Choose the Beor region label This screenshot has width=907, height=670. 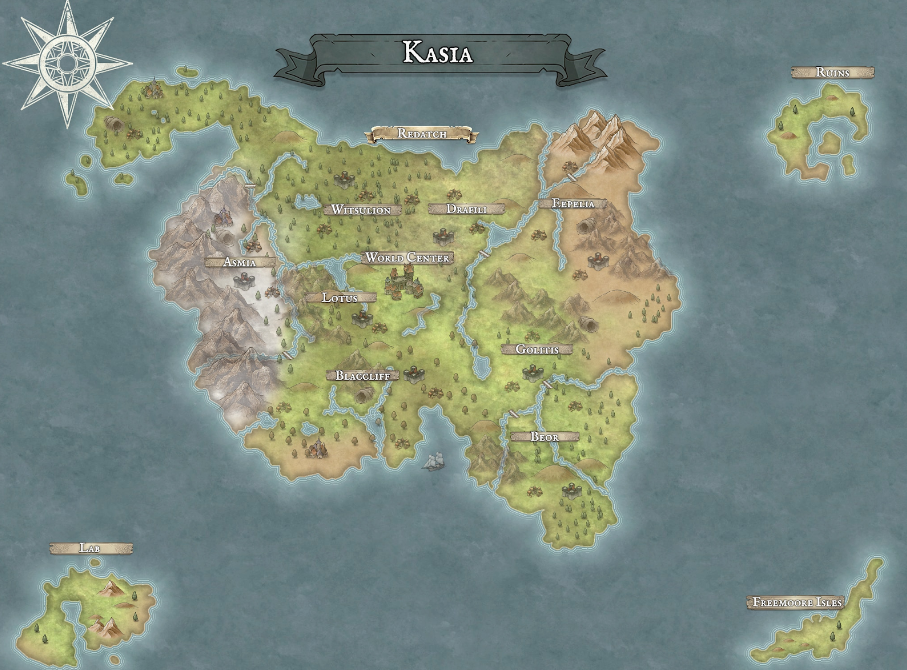[544, 437]
